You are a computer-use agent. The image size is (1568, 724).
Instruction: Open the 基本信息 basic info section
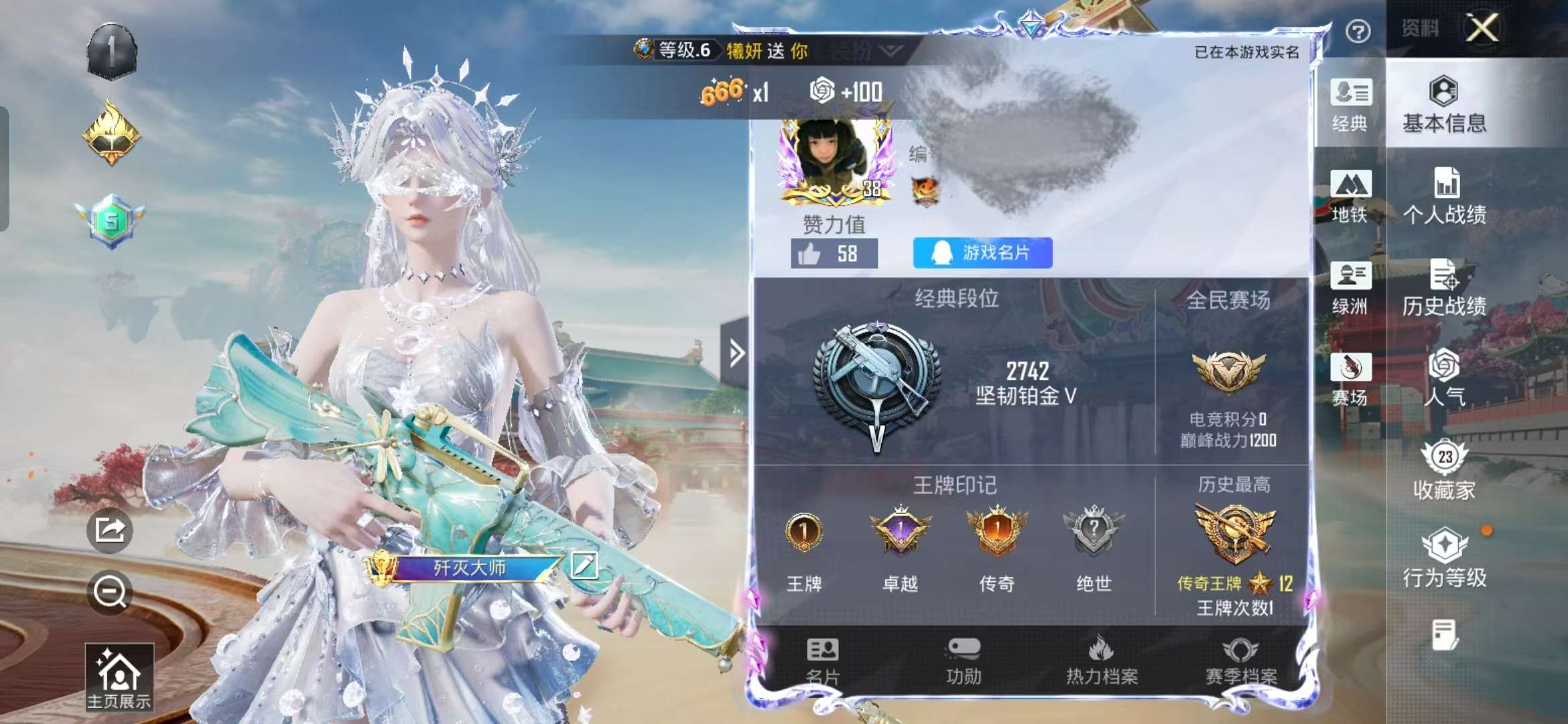click(x=1444, y=105)
